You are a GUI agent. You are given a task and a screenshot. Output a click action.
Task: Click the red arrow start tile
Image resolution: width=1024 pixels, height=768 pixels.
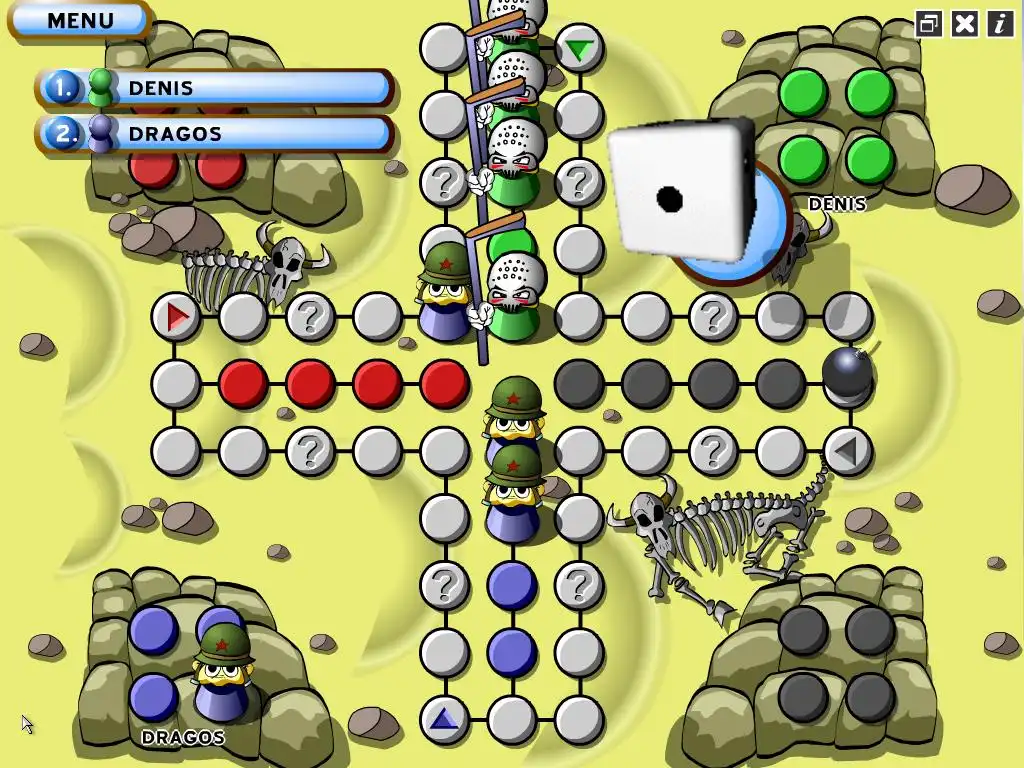pos(177,317)
